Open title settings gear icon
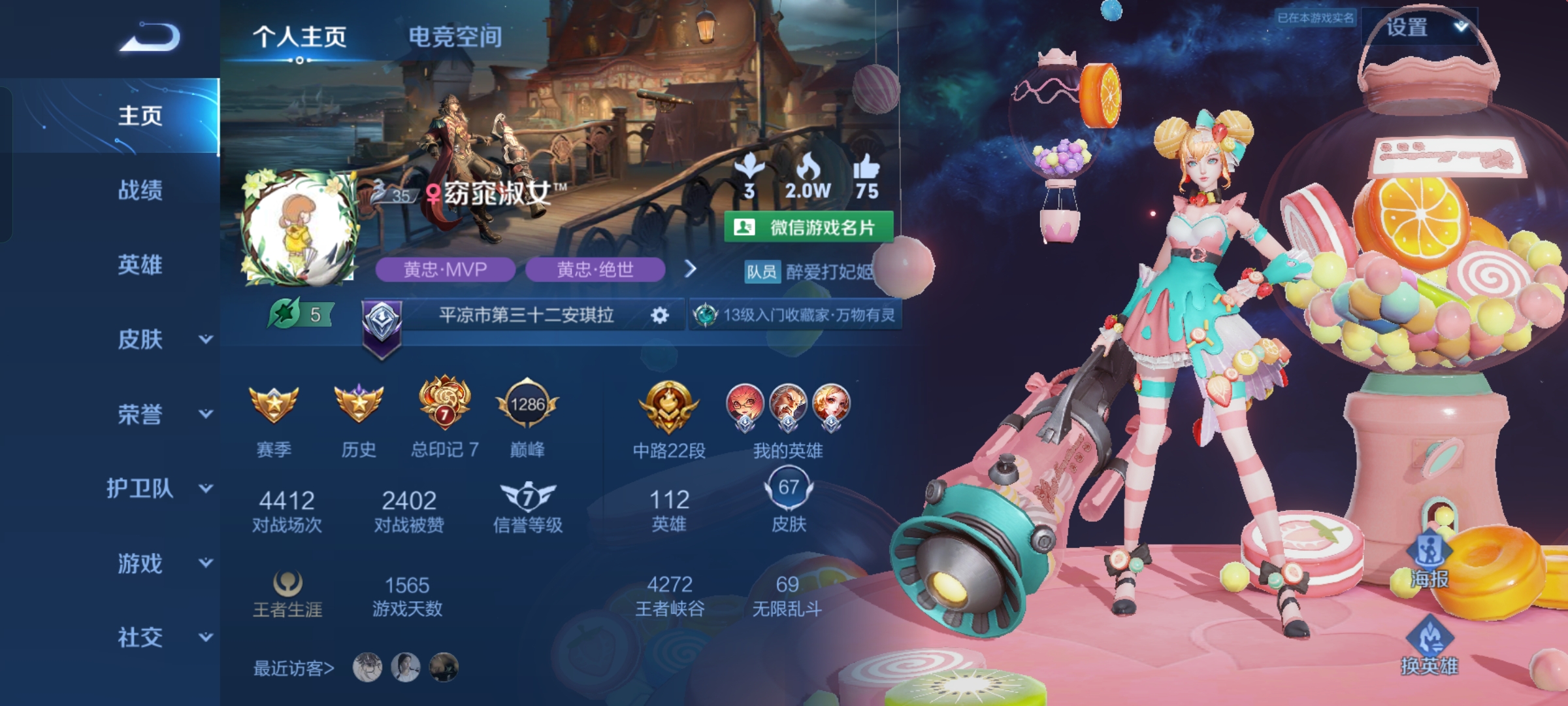The image size is (1568, 706). click(x=660, y=316)
